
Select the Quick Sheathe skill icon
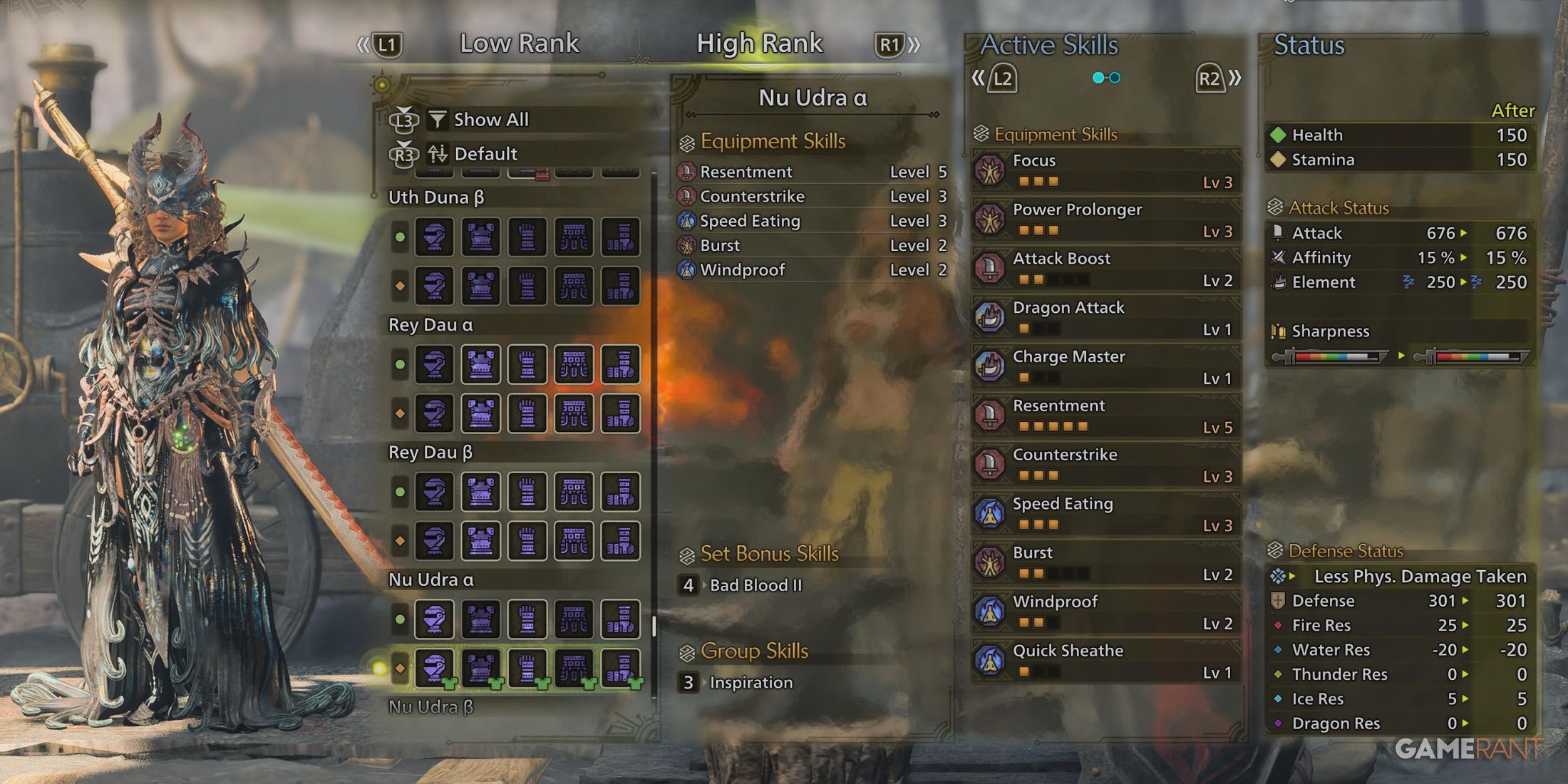[x=991, y=661]
